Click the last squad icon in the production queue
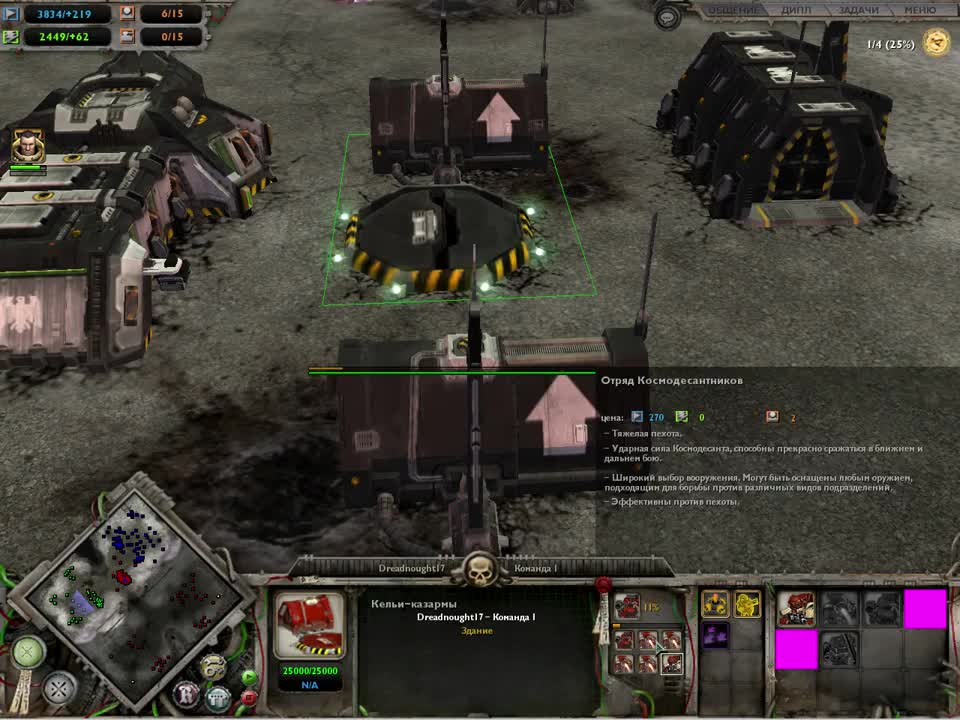The width and height of the screenshot is (960, 720). (673, 661)
